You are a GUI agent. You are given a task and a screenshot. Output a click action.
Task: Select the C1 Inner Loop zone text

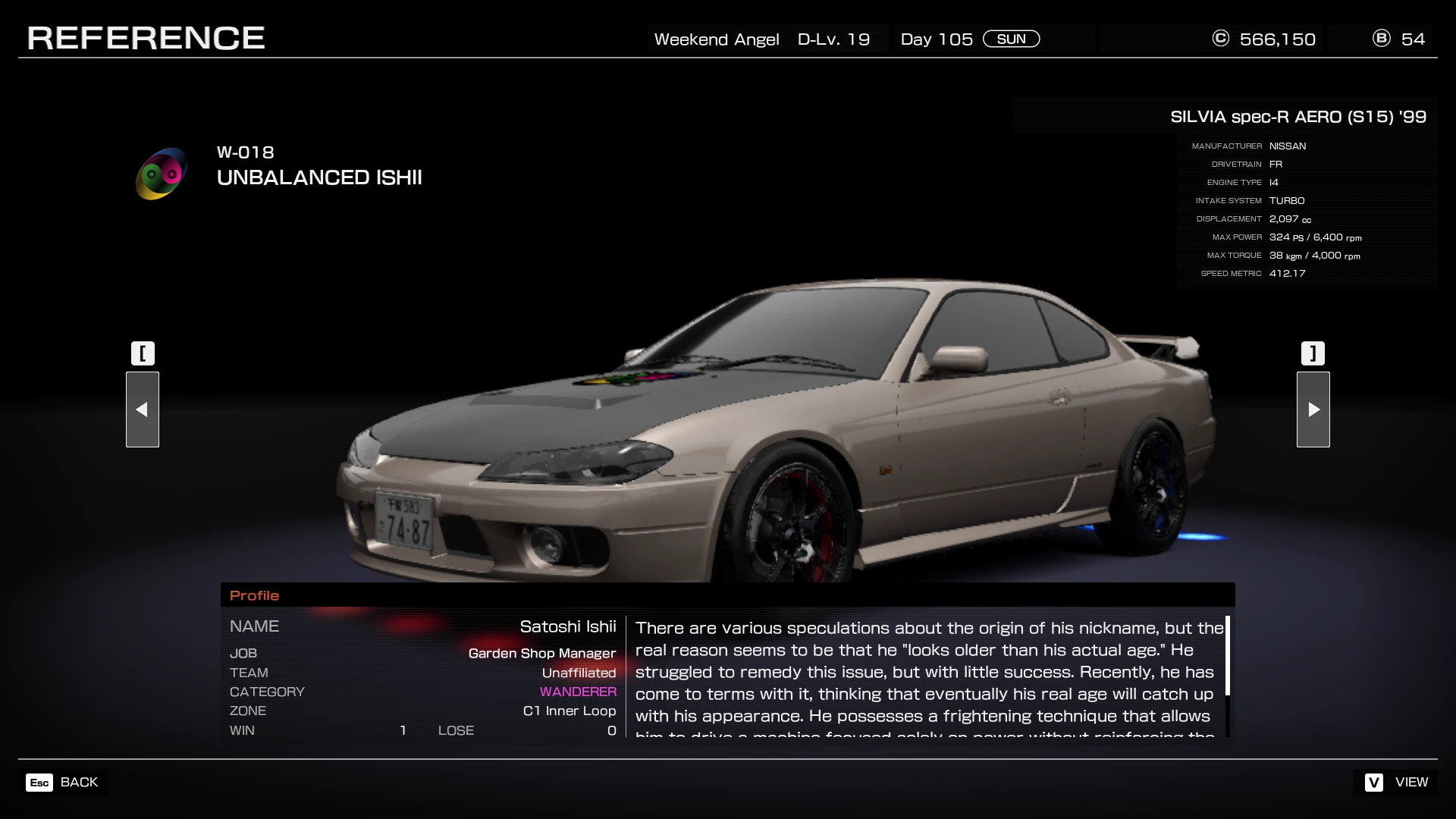point(569,711)
